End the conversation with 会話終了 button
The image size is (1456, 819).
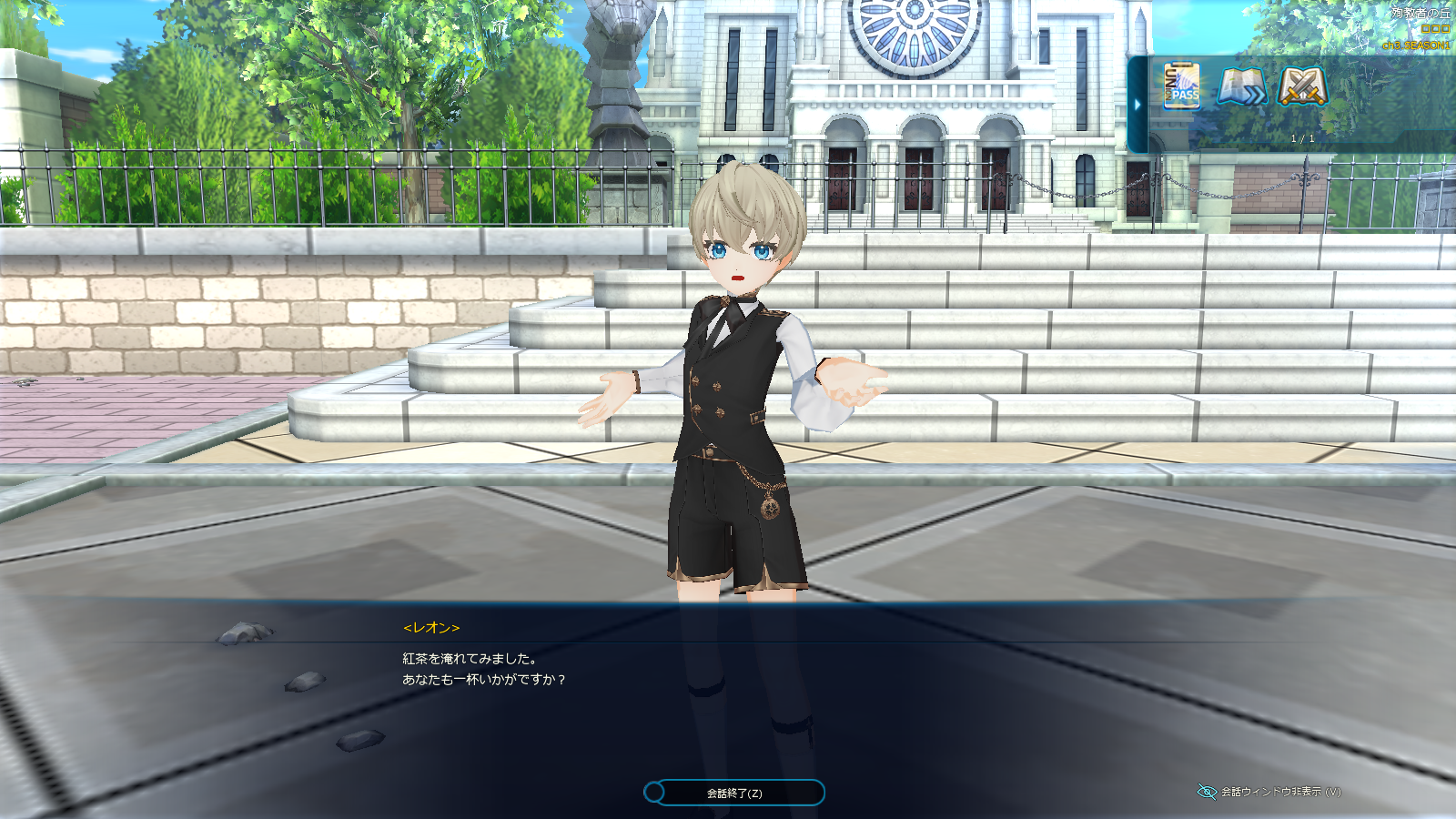734,793
